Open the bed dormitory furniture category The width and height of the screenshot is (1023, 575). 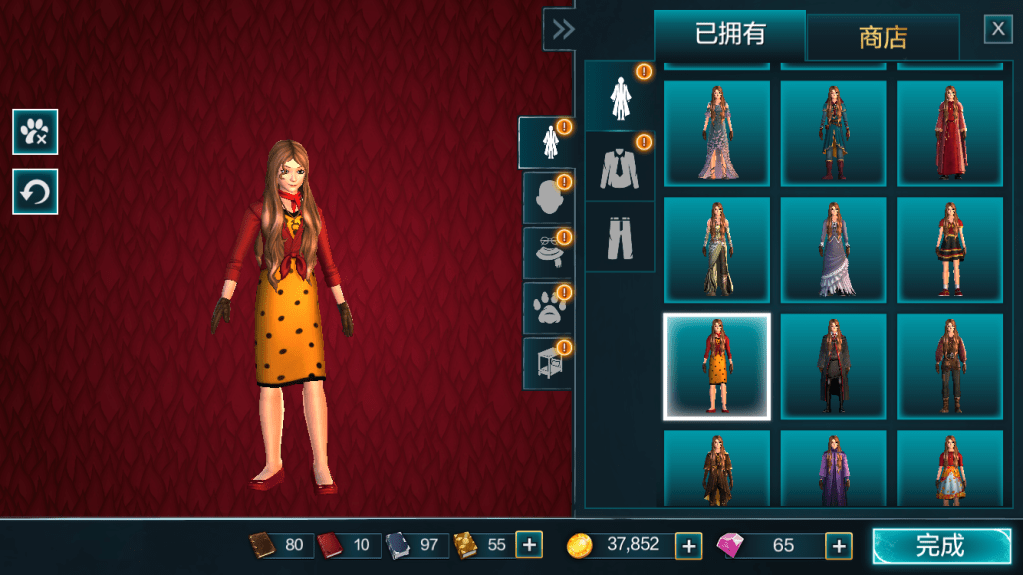click(x=546, y=362)
